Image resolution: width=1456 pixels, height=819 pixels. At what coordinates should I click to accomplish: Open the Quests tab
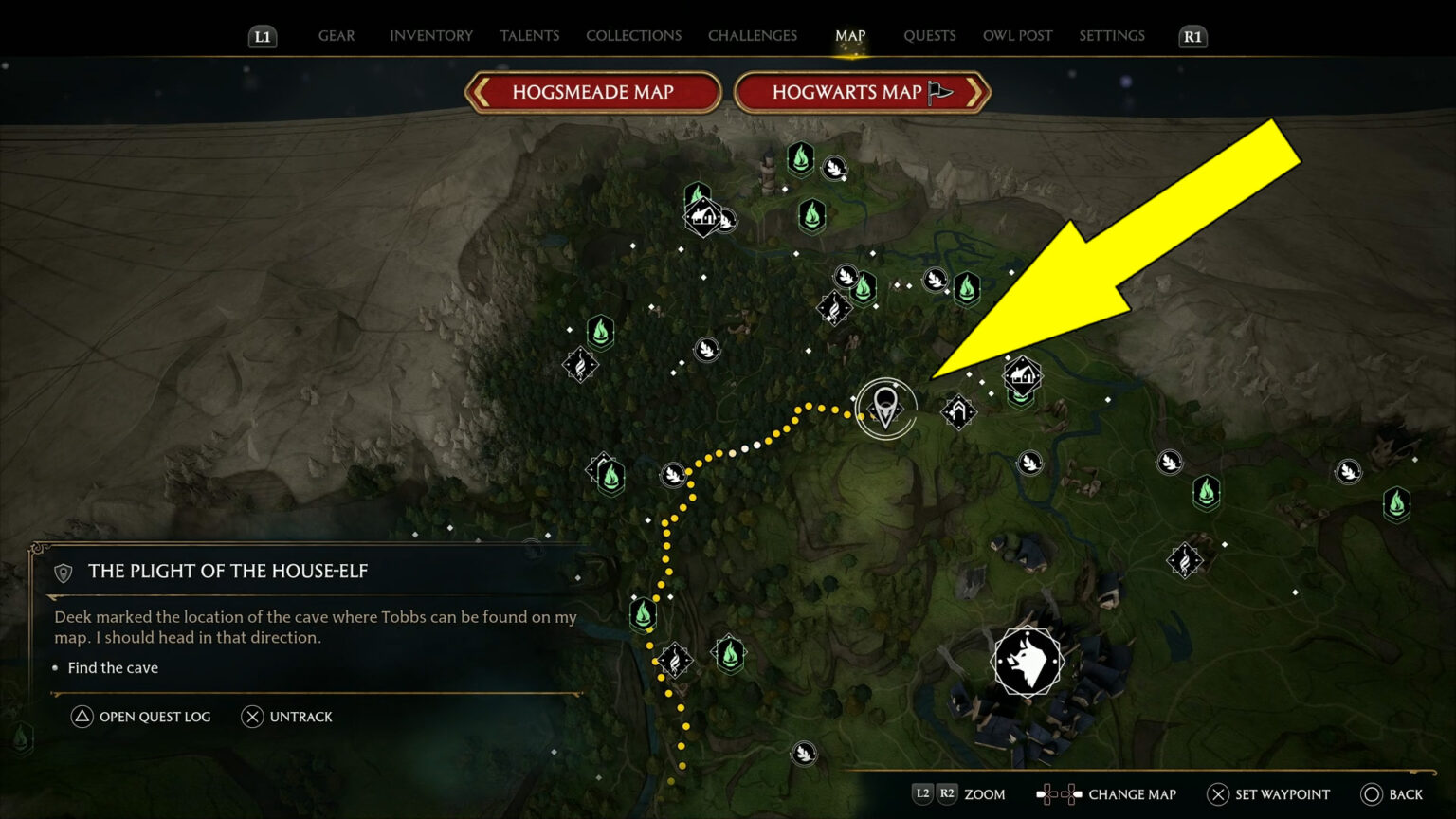[x=929, y=36]
